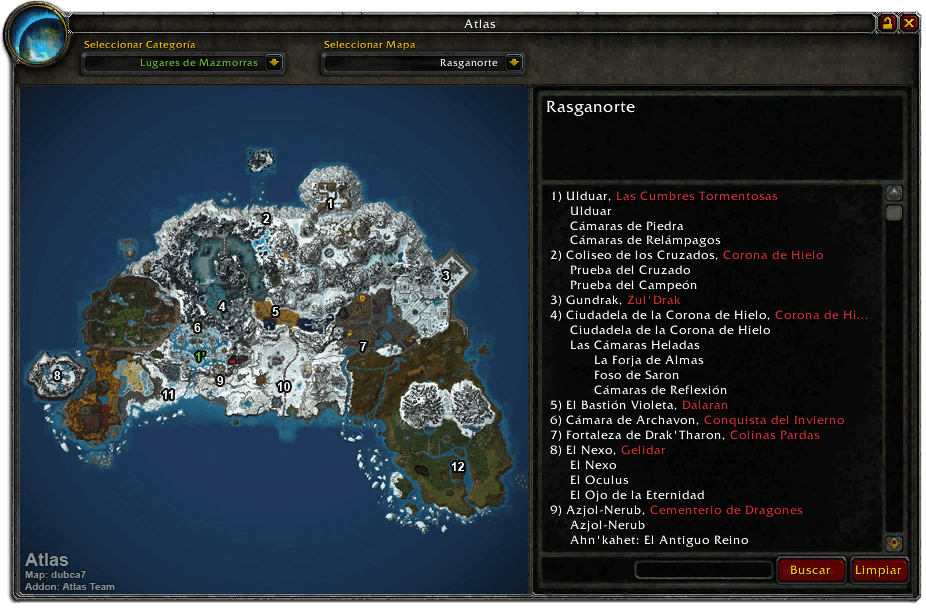
Task: Select El Bastión Violeta, Dalaran entry
Action: coord(639,405)
